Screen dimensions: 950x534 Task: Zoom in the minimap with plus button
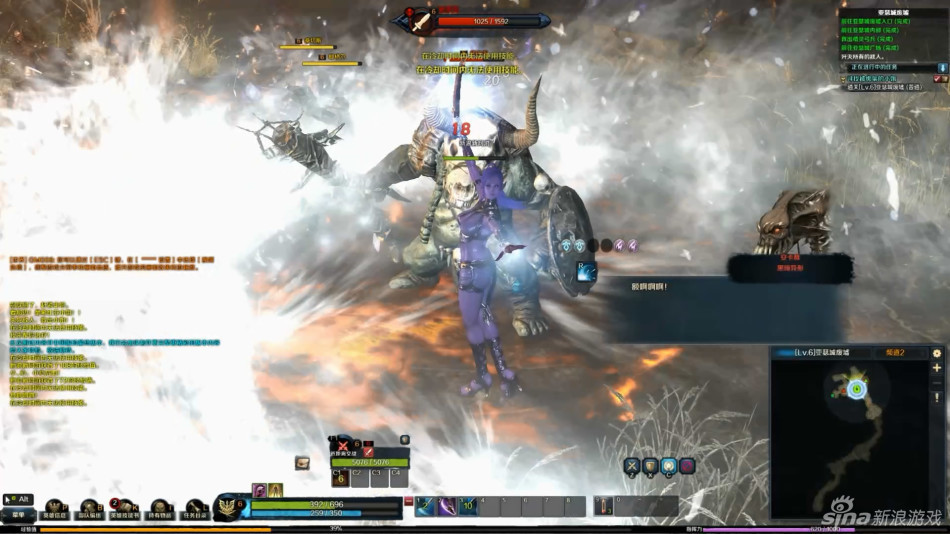coord(937,368)
